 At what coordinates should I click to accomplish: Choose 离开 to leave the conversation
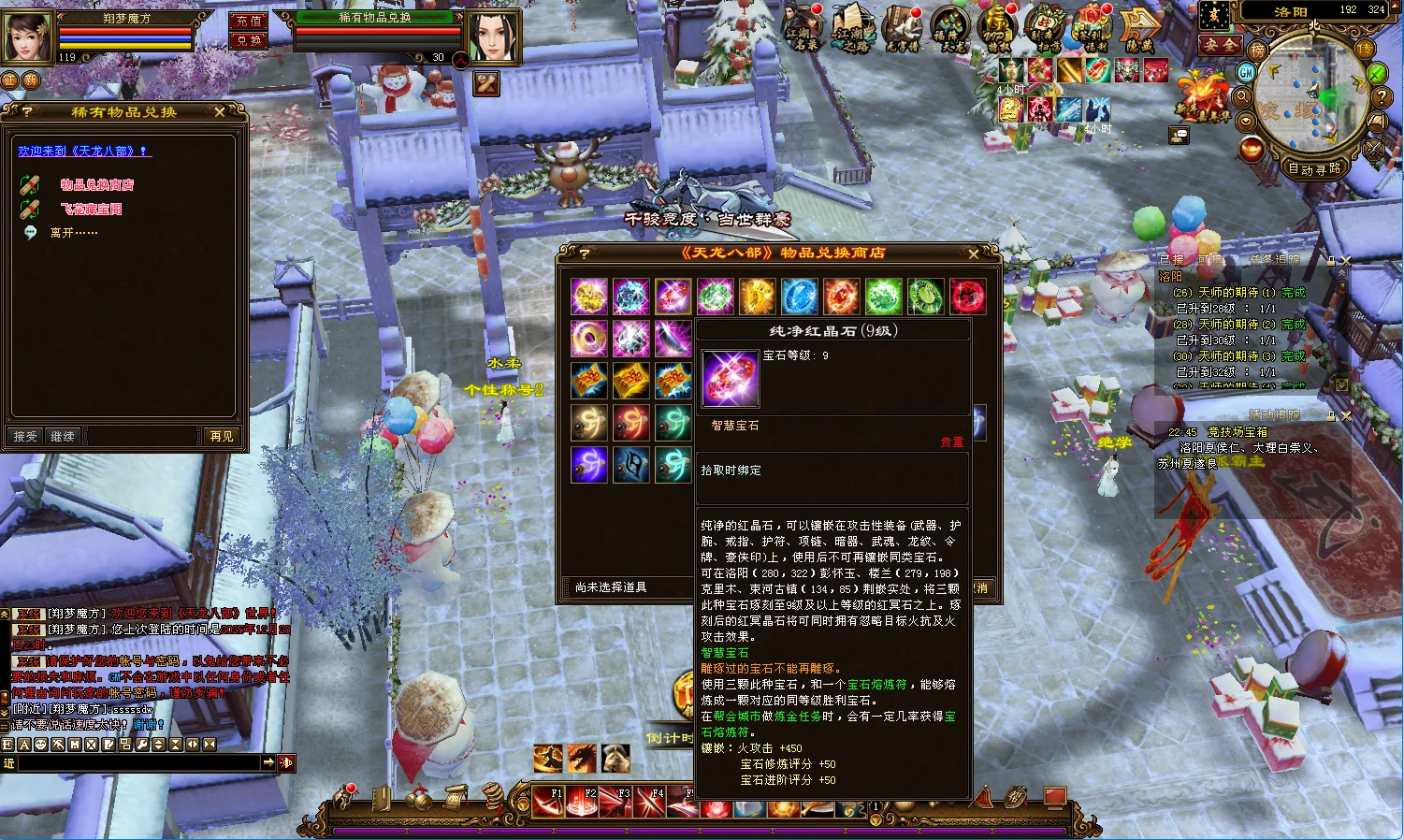tap(73, 233)
